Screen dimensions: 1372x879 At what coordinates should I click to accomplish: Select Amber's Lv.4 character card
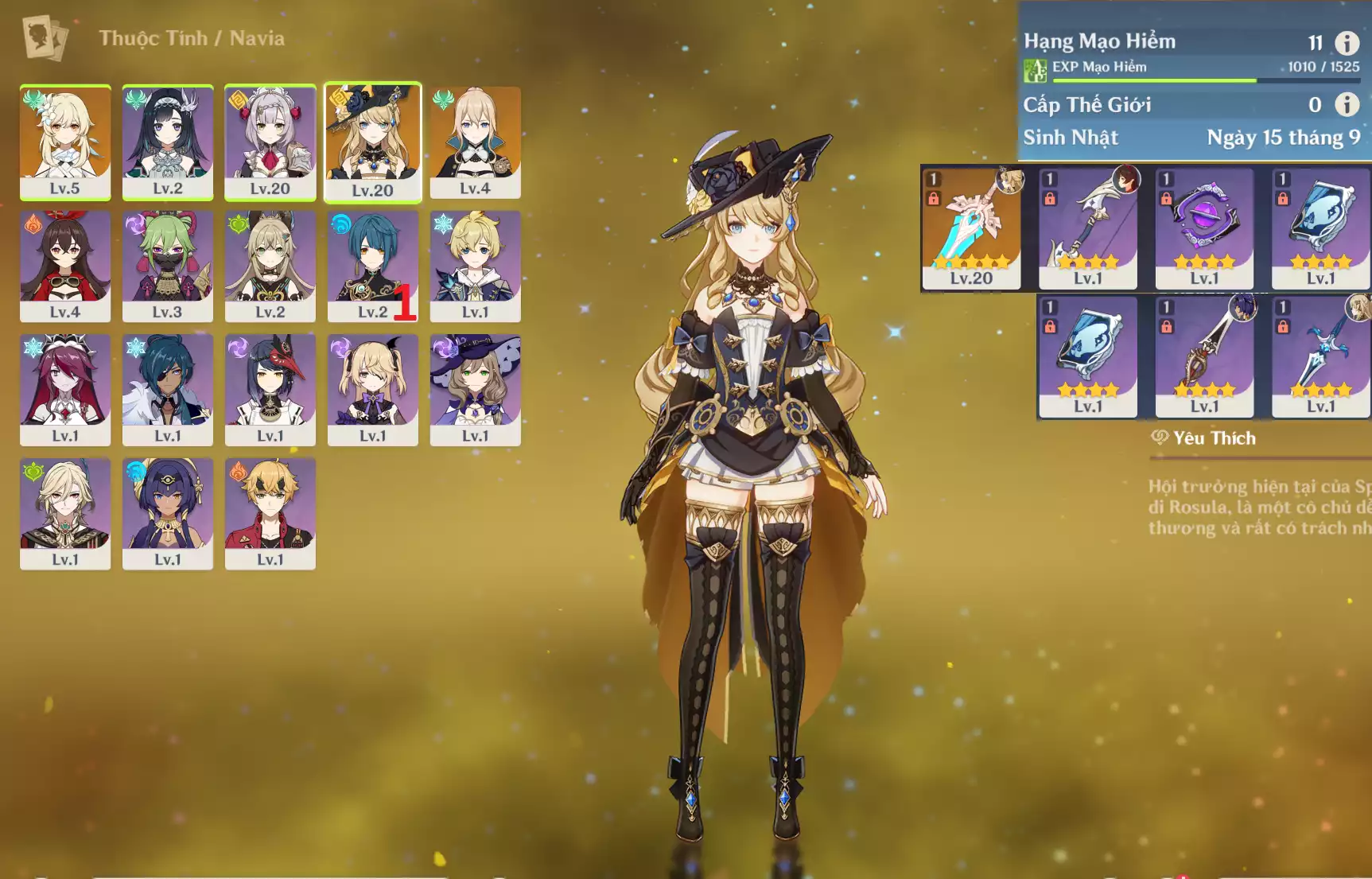(65, 266)
